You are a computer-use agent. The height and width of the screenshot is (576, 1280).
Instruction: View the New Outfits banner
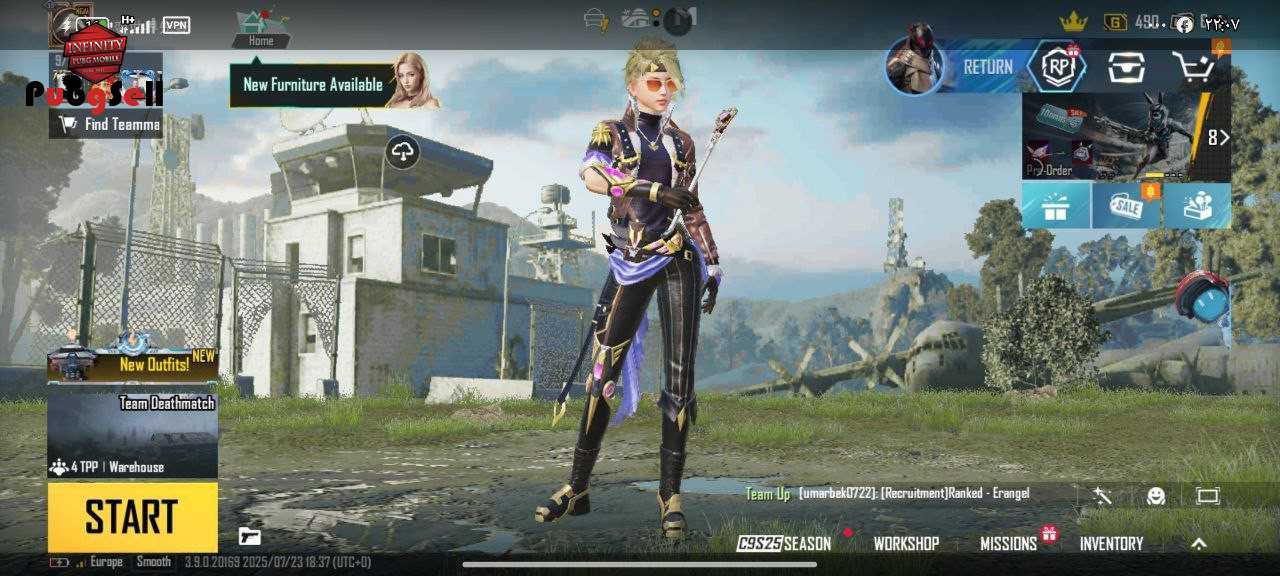click(132, 365)
